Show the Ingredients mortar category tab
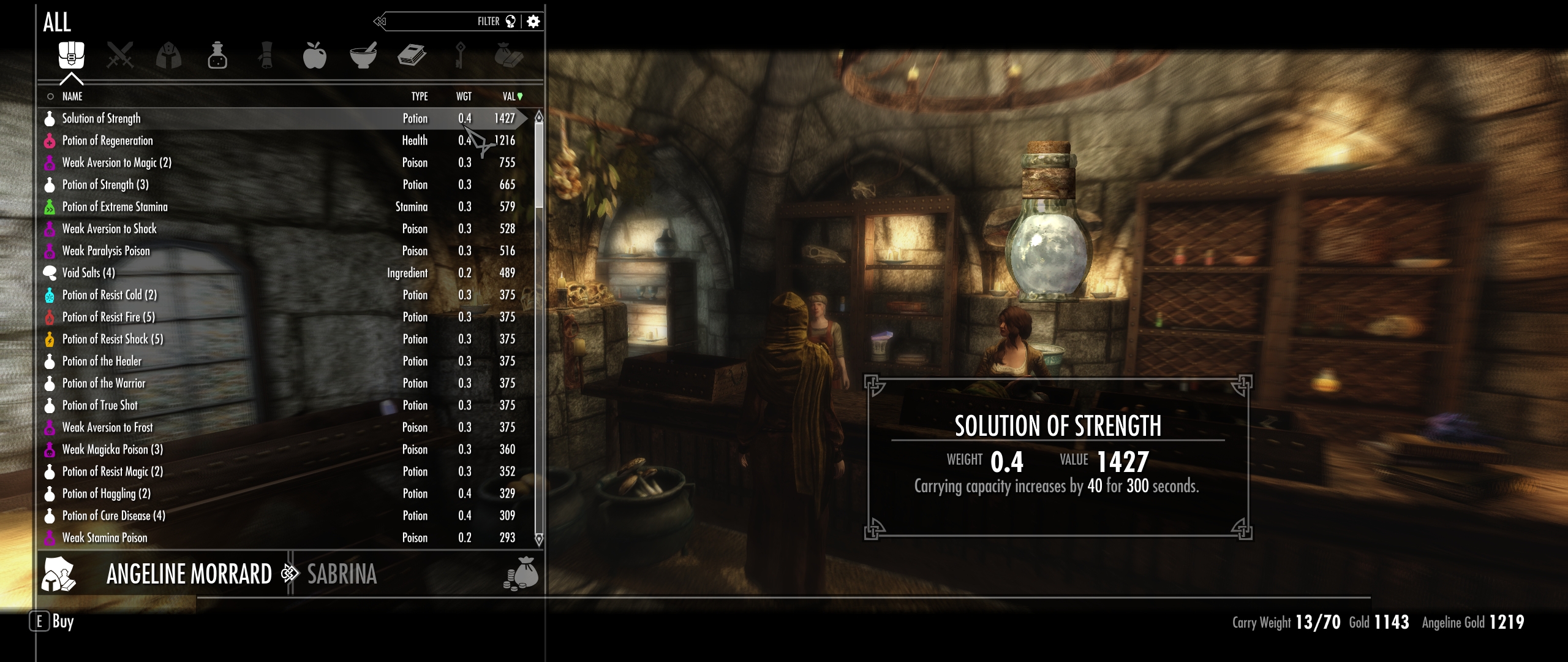This screenshot has height=662, width=1568. [x=363, y=56]
